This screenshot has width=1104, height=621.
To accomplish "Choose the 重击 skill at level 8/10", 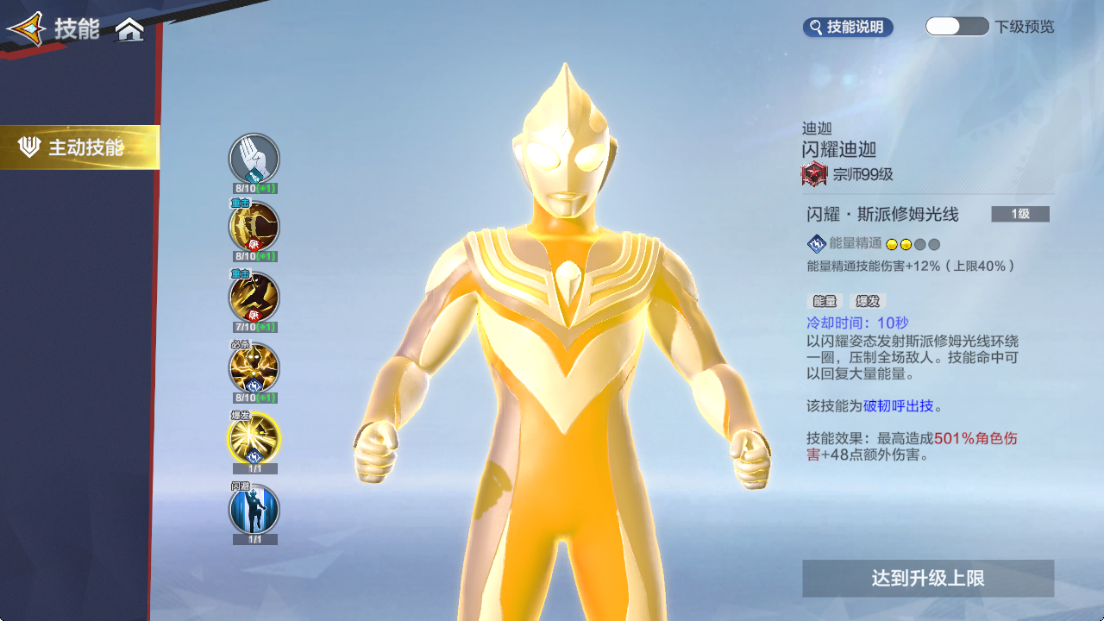I will click(x=254, y=227).
